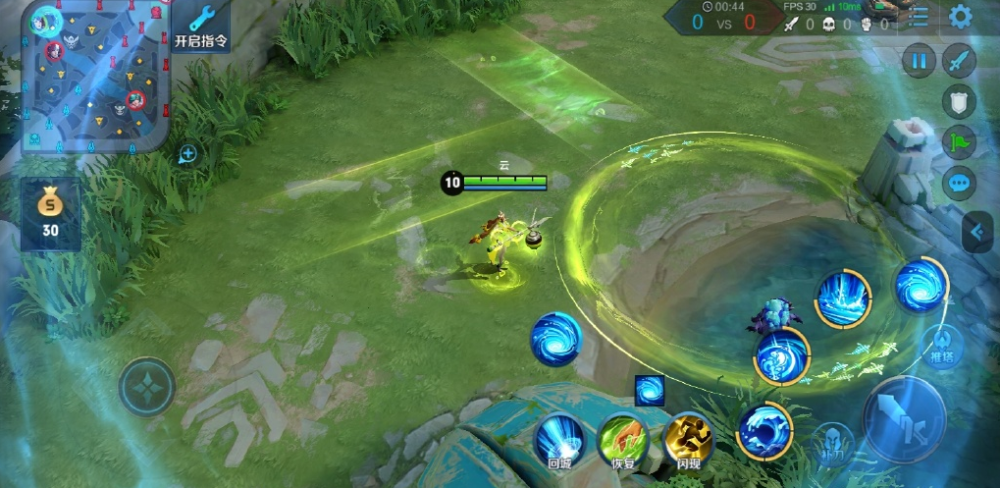Viewport: 1000px width, 488px height.
Task: Open the settings gear menu
Action: point(960,16)
